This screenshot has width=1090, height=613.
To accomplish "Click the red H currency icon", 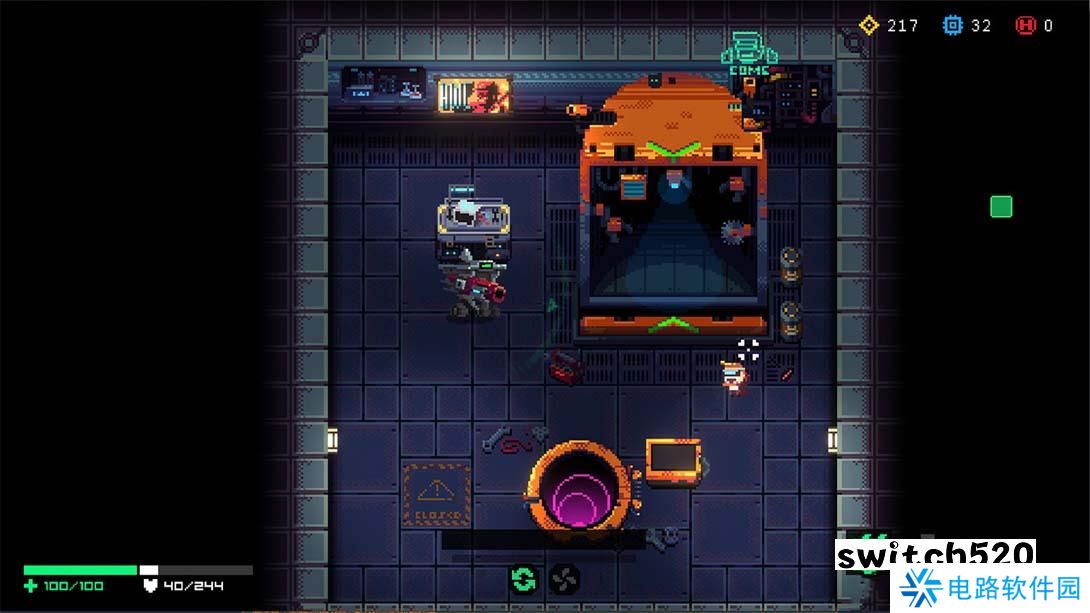I will [x=1025, y=25].
